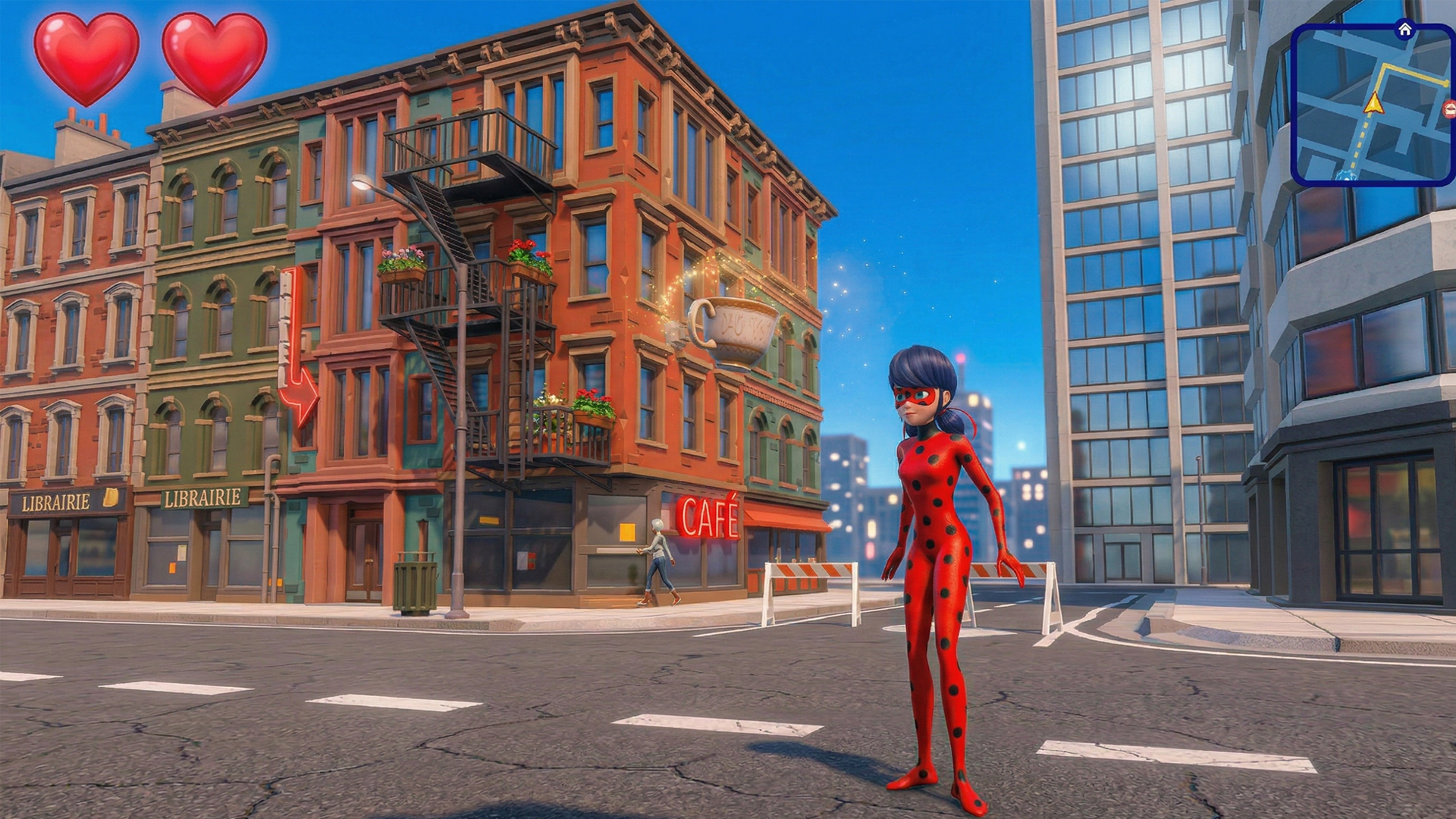Click the home icon on the minimap

pyautogui.click(x=1405, y=30)
